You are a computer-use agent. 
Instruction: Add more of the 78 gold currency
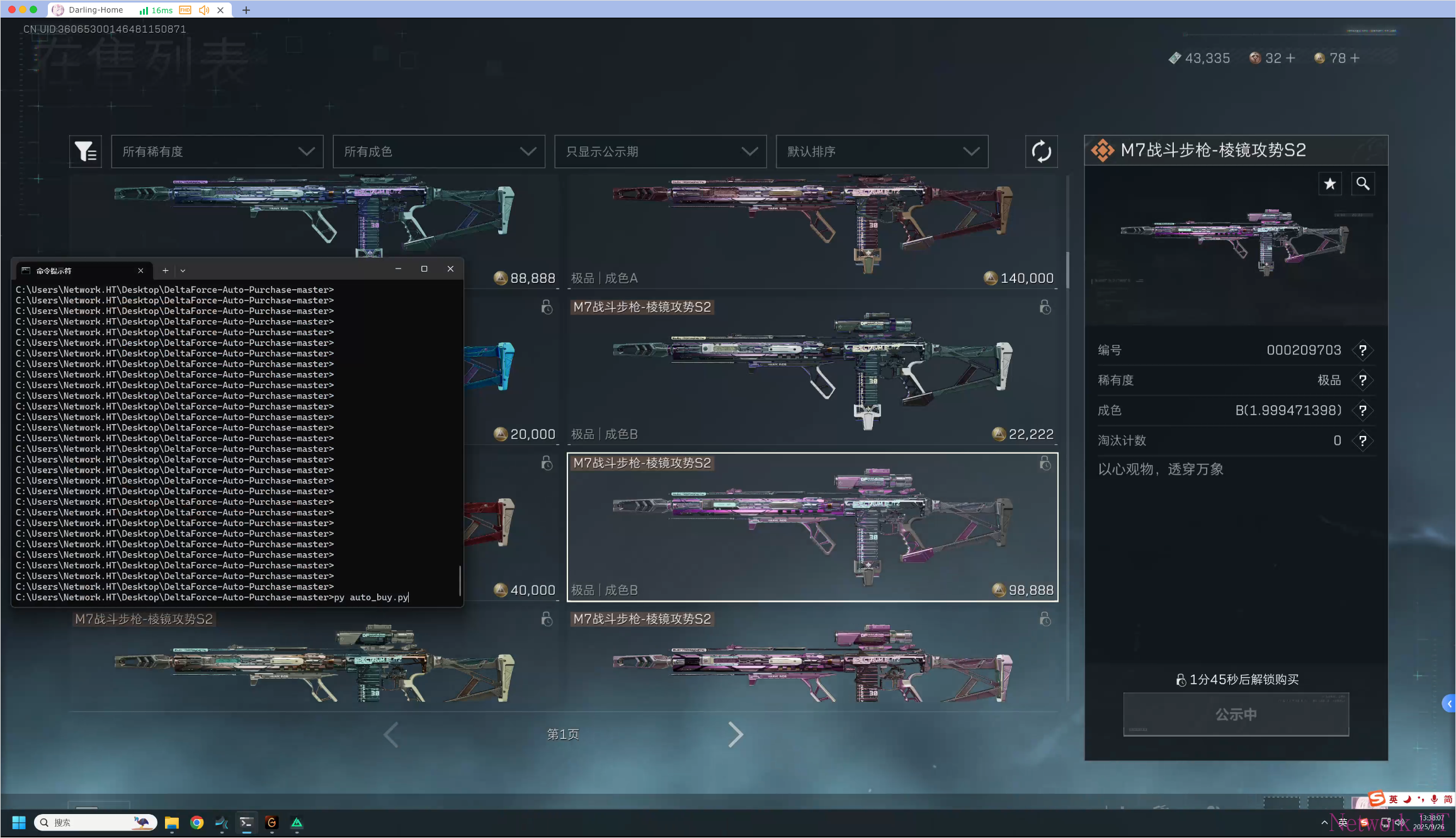(1355, 59)
